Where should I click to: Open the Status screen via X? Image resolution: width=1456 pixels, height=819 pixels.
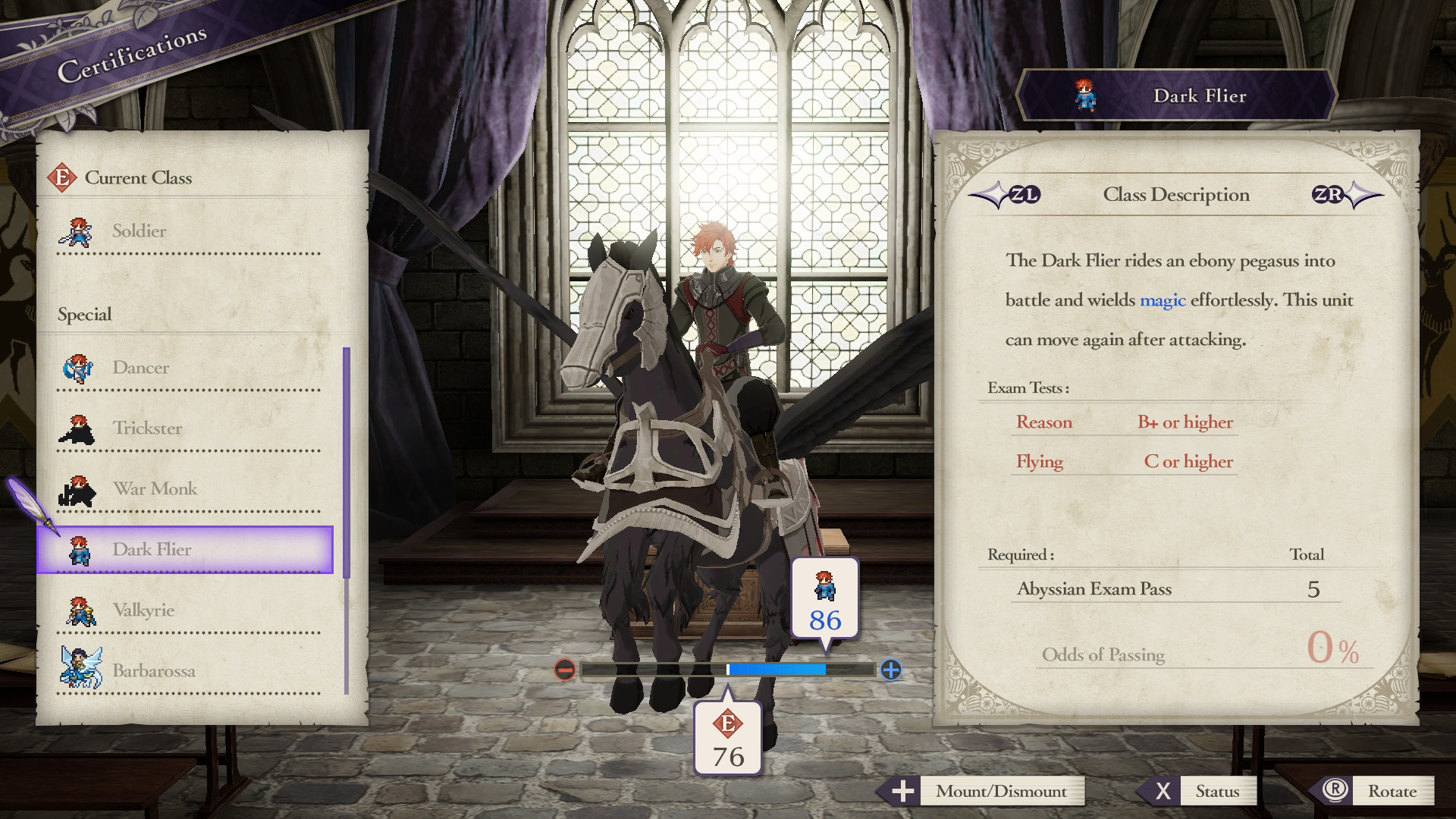coord(1163,791)
